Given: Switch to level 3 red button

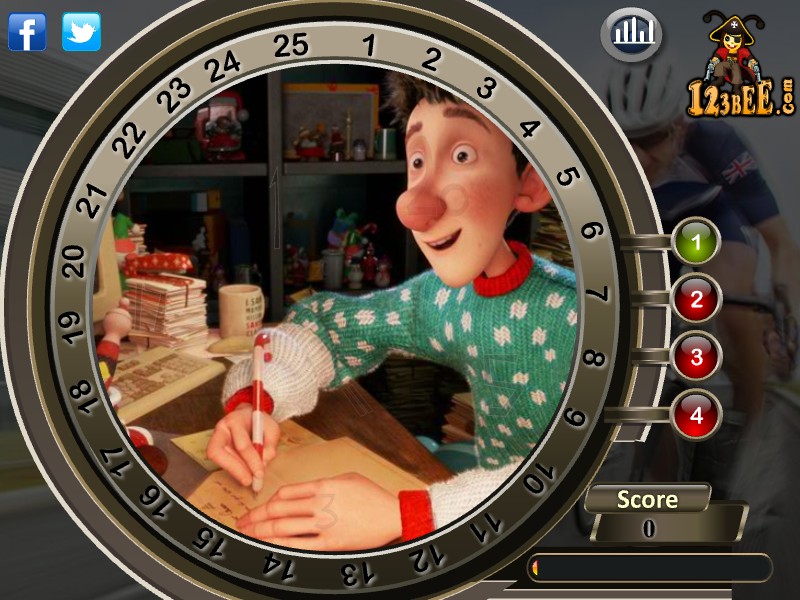Looking at the screenshot, I should click(697, 356).
